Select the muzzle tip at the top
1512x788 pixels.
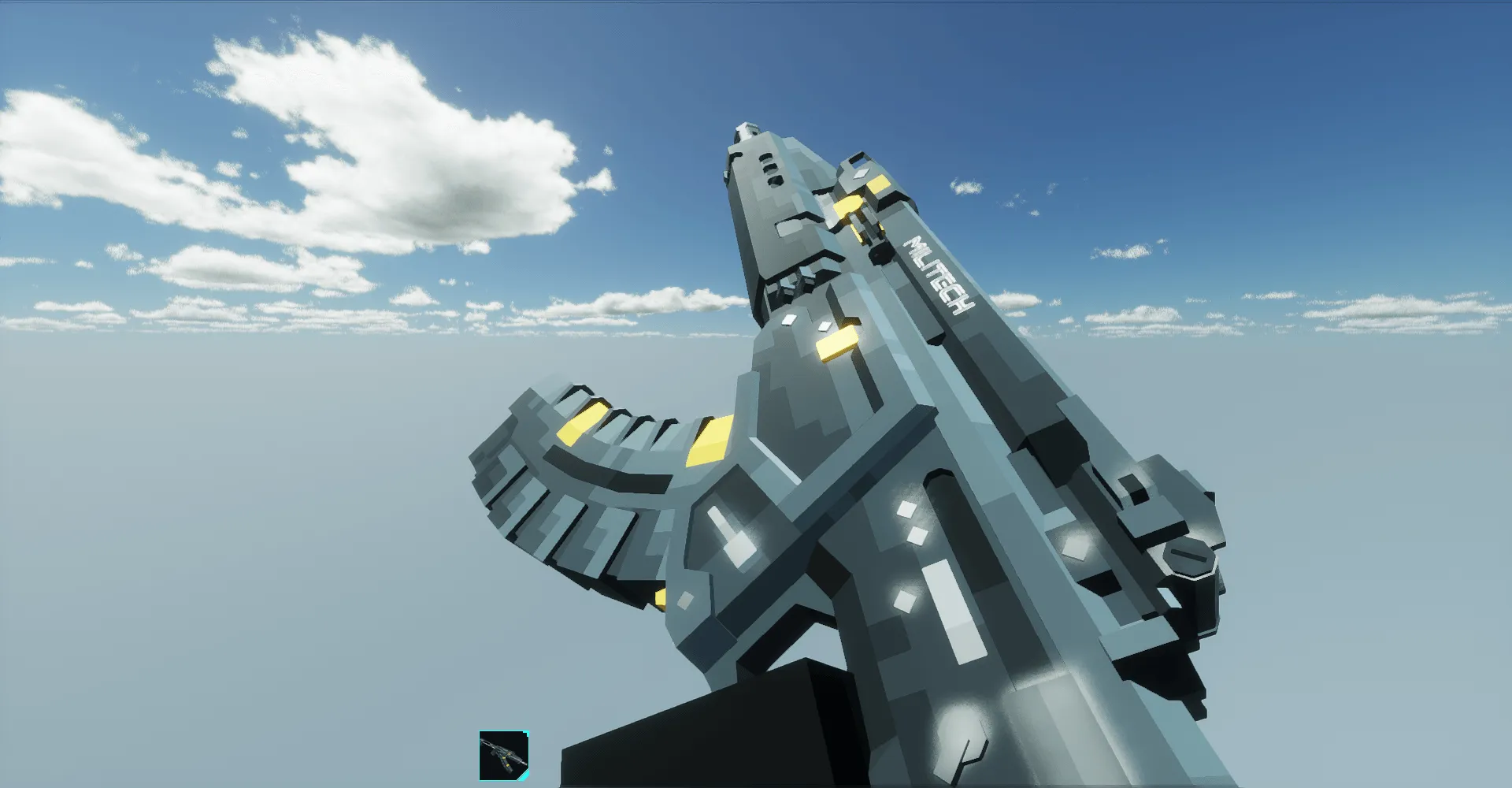[x=744, y=130]
